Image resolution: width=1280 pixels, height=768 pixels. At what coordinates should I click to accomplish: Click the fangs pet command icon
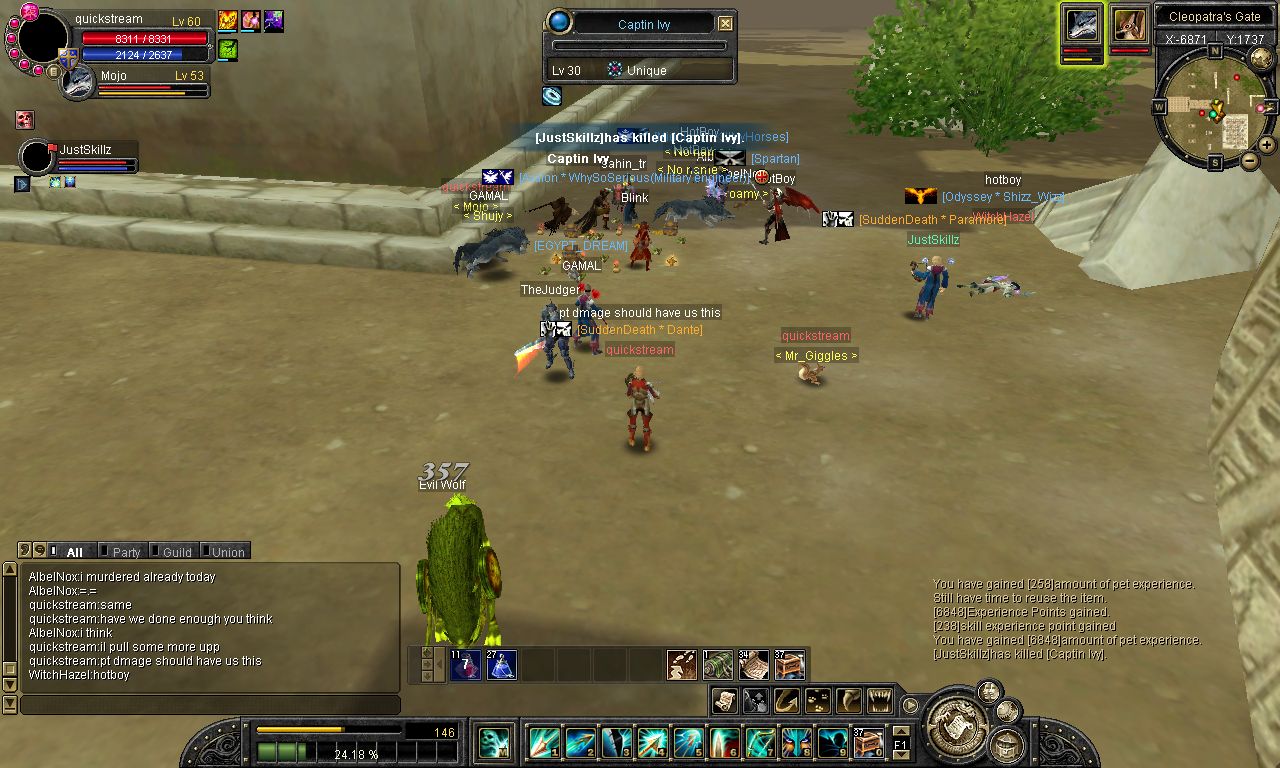879,700
